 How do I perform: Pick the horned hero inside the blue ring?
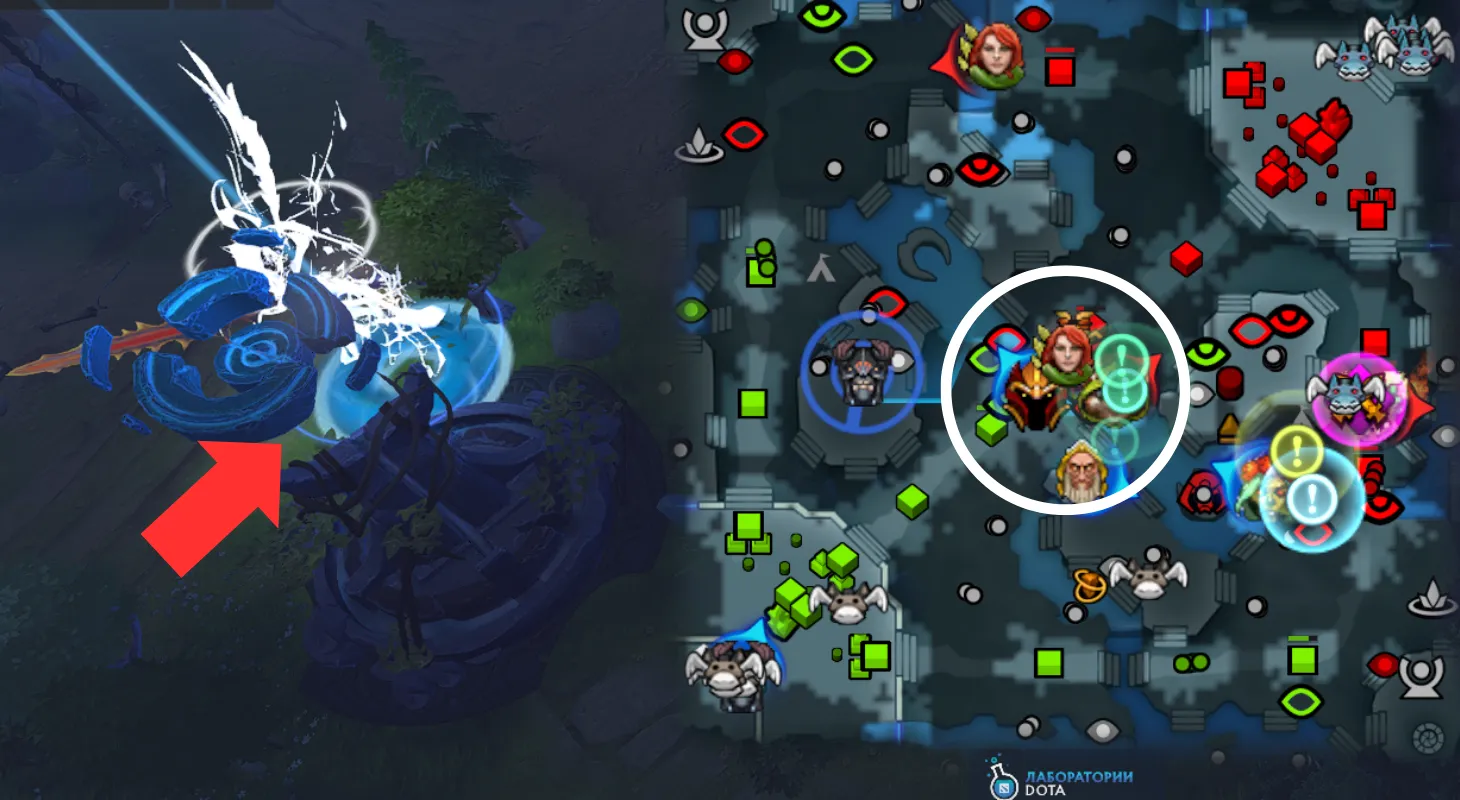tap(861, 370)
